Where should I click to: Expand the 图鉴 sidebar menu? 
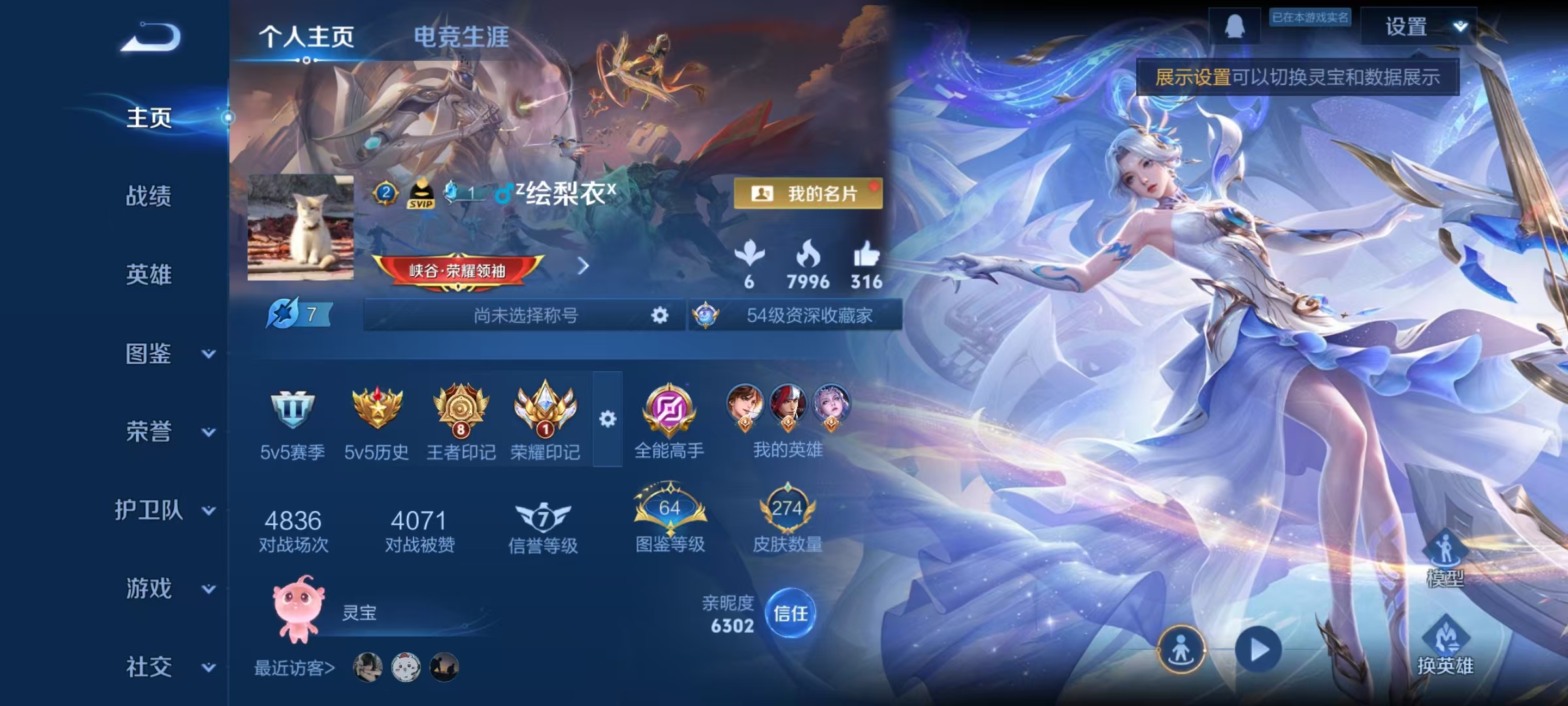tap(147, 355)
